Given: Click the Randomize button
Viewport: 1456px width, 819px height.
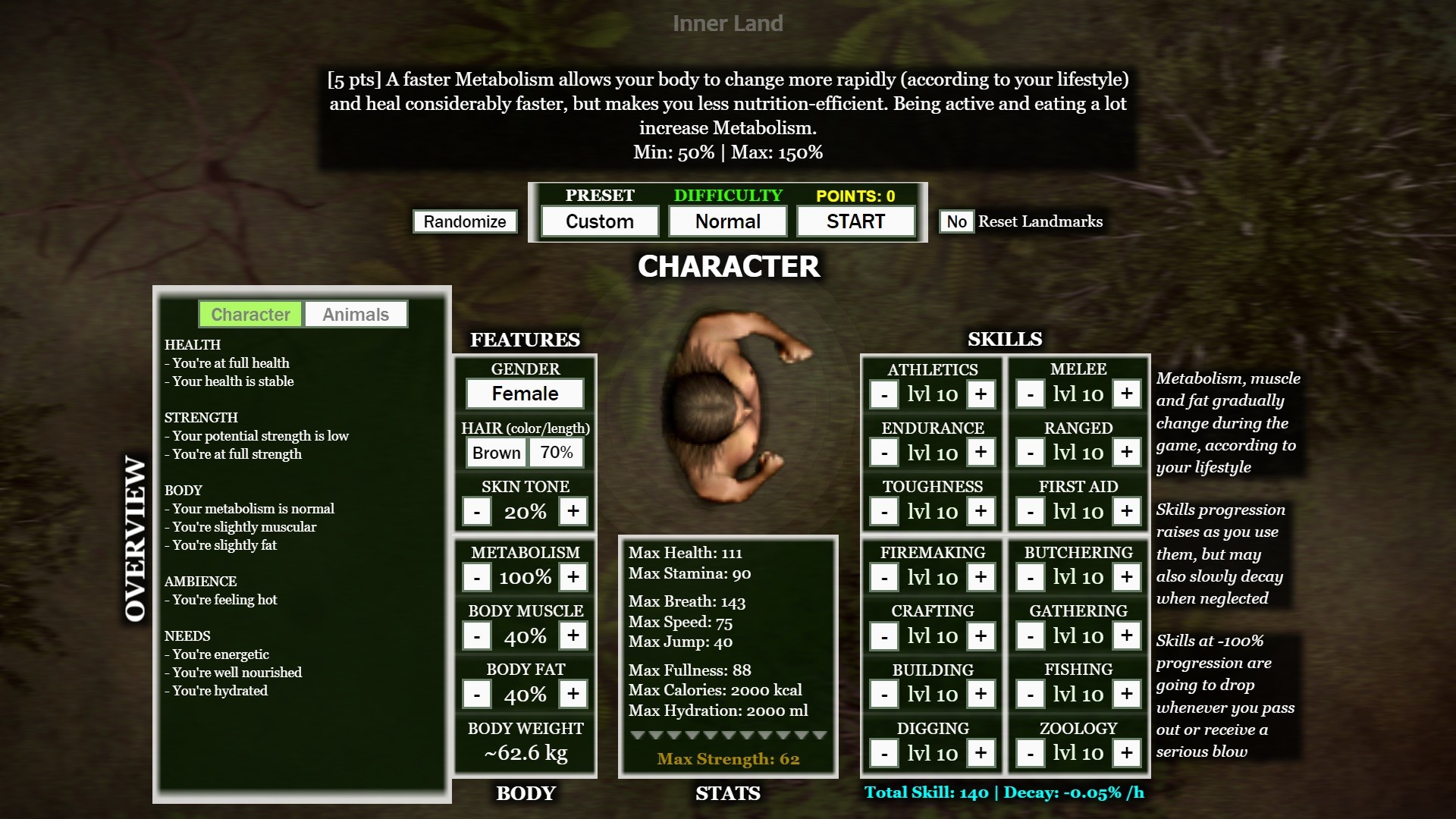Looking at the screenshot, I should coord(465,221).
